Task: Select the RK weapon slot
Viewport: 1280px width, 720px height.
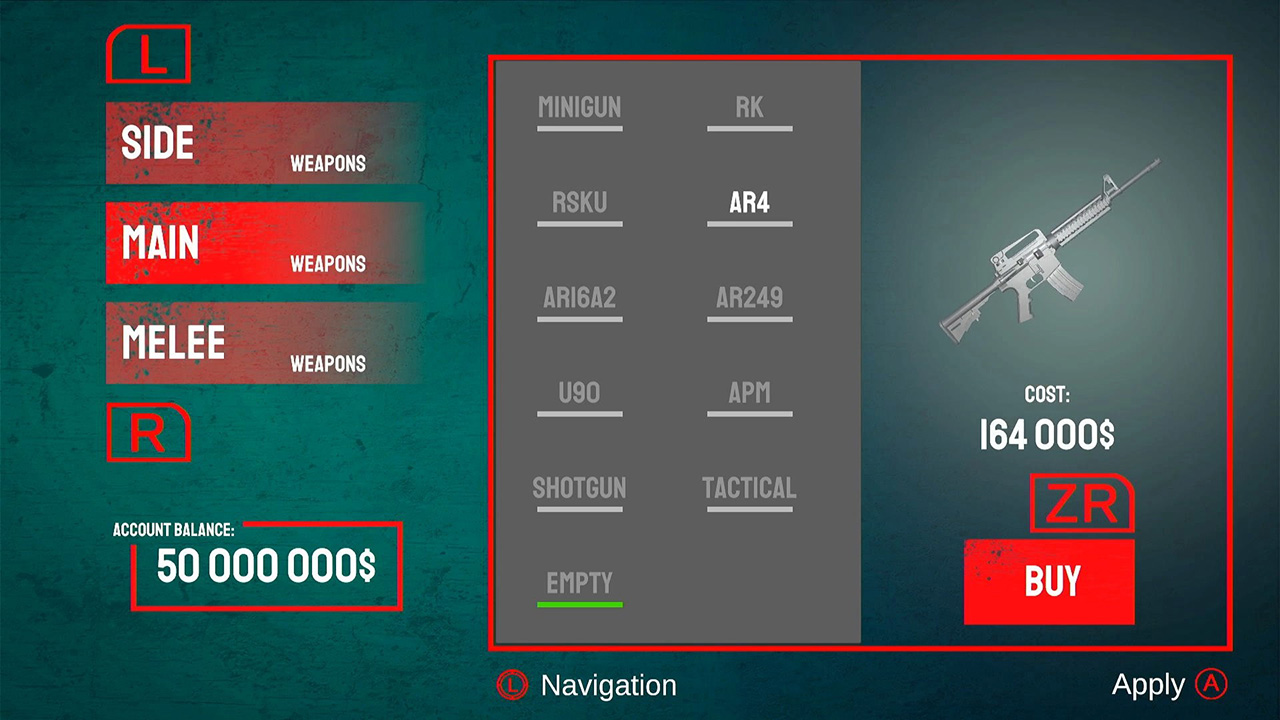Action: 749,108
